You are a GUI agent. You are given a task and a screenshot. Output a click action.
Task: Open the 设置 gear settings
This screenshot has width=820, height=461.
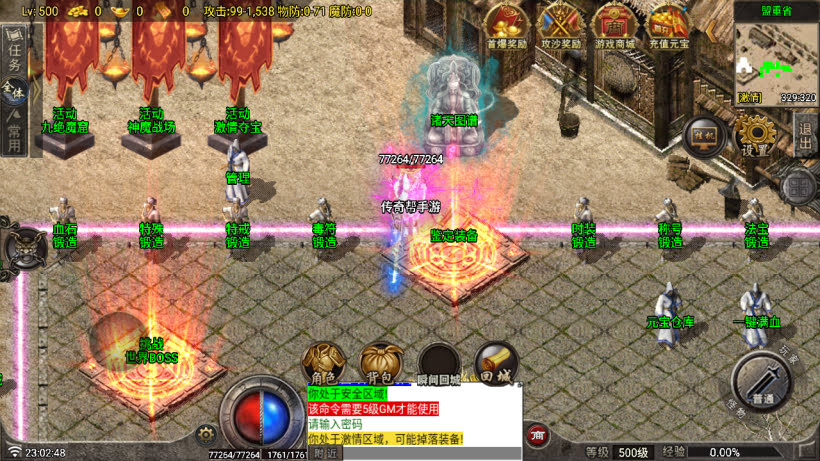pyautogui.click(x=755, y=133)
